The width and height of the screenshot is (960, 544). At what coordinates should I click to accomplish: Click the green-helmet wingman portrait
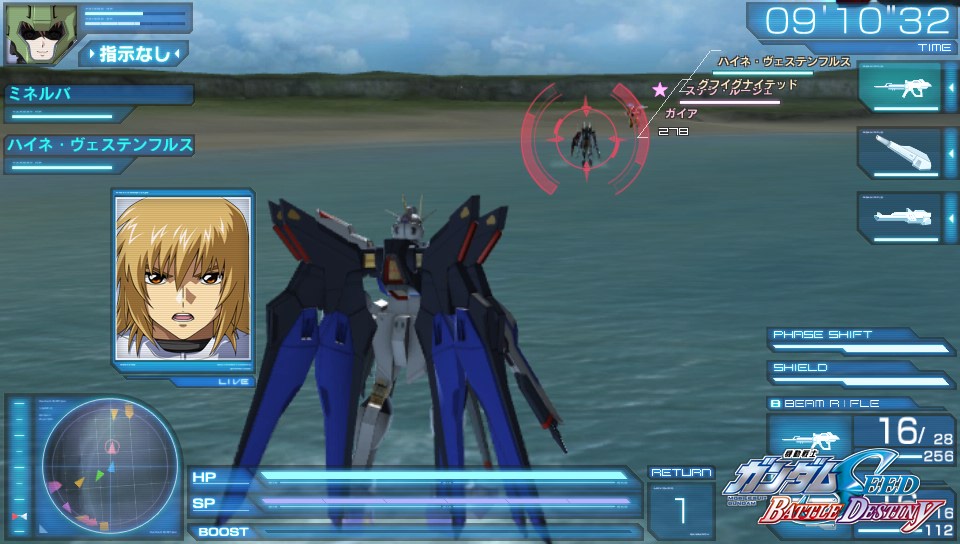29,34
